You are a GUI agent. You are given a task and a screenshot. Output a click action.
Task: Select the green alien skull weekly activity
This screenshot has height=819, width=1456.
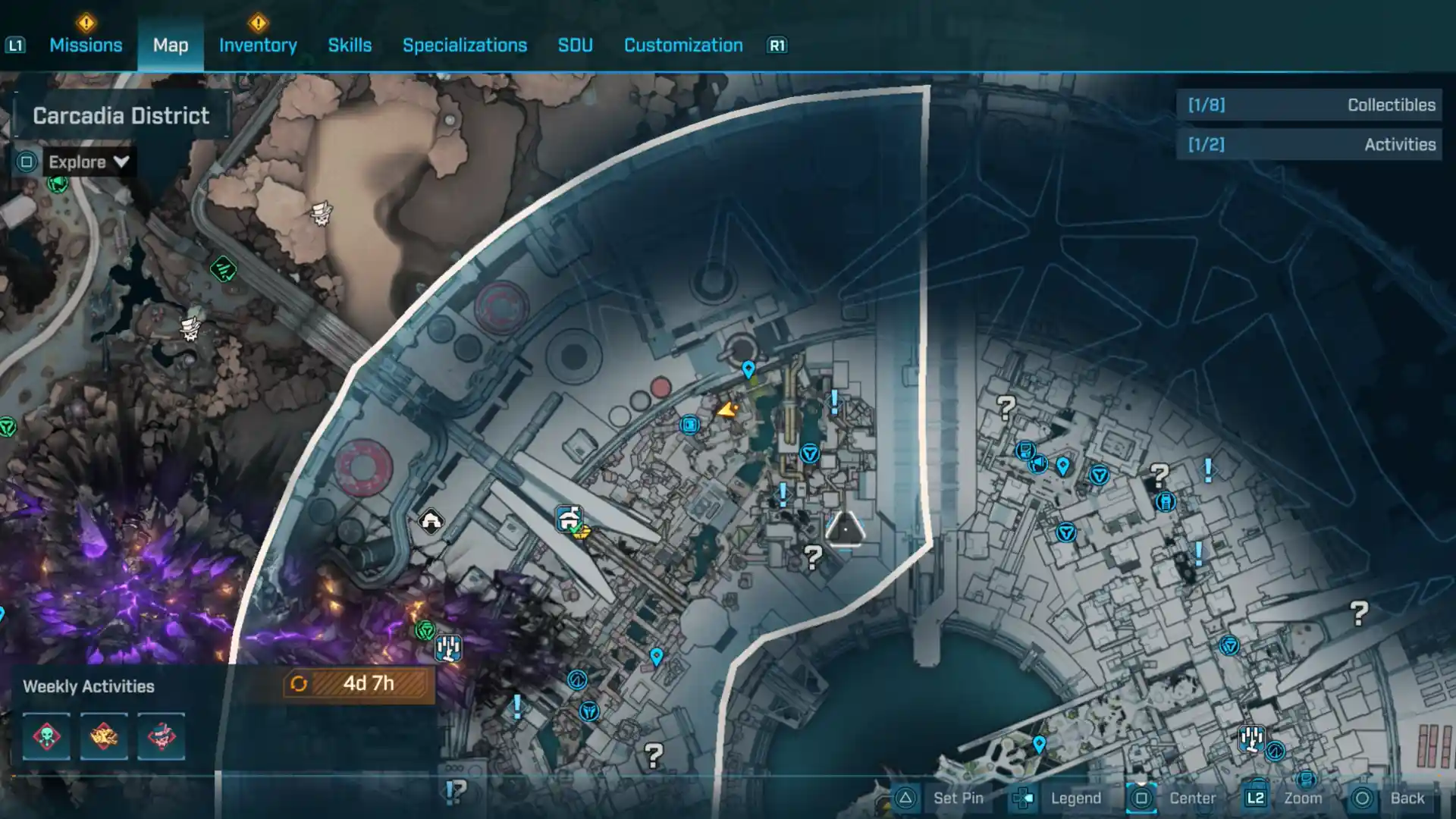(x=46, y=736)
